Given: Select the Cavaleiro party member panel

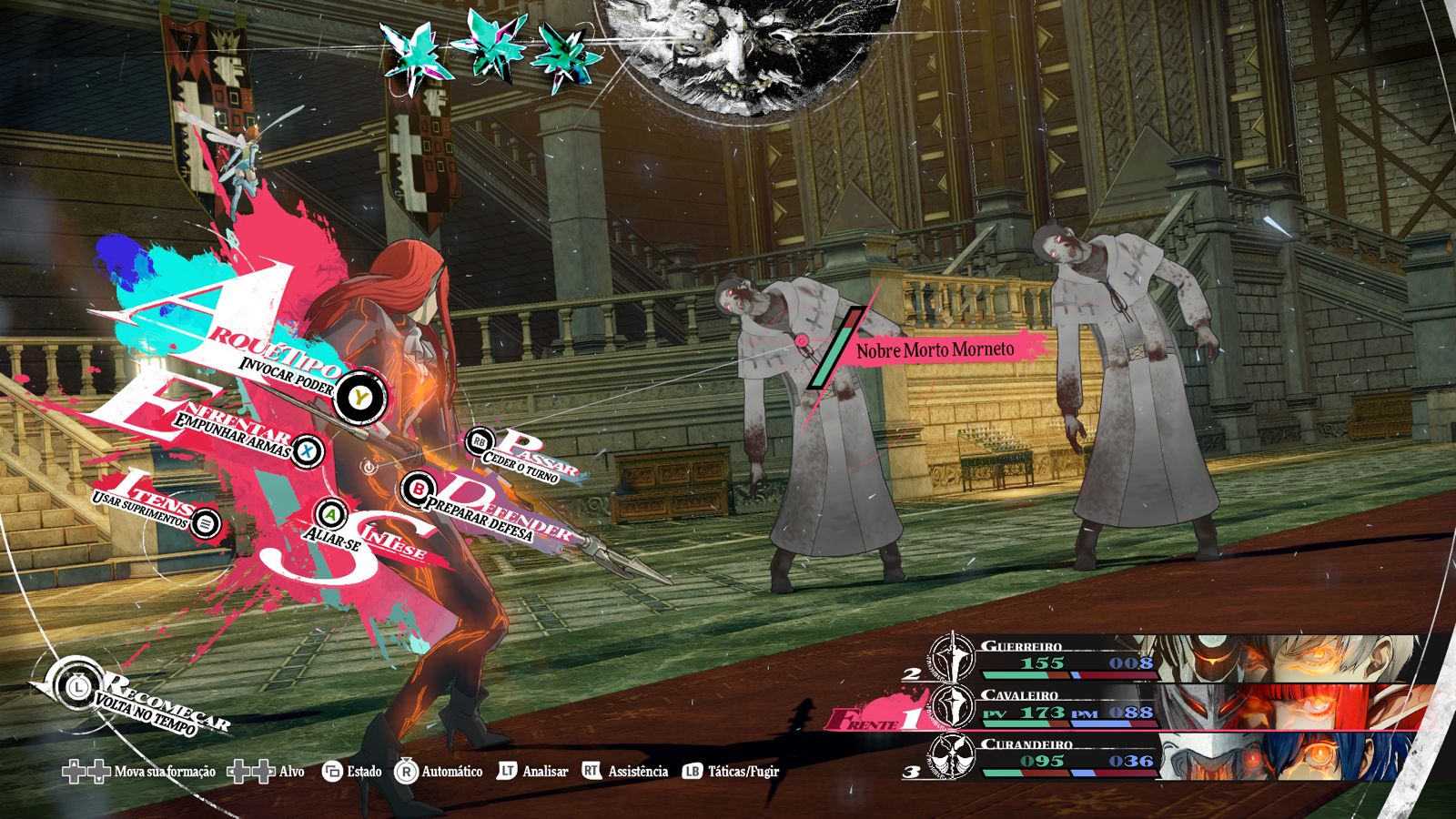Looking at the screenshot, I should [x=1174, y=707].
